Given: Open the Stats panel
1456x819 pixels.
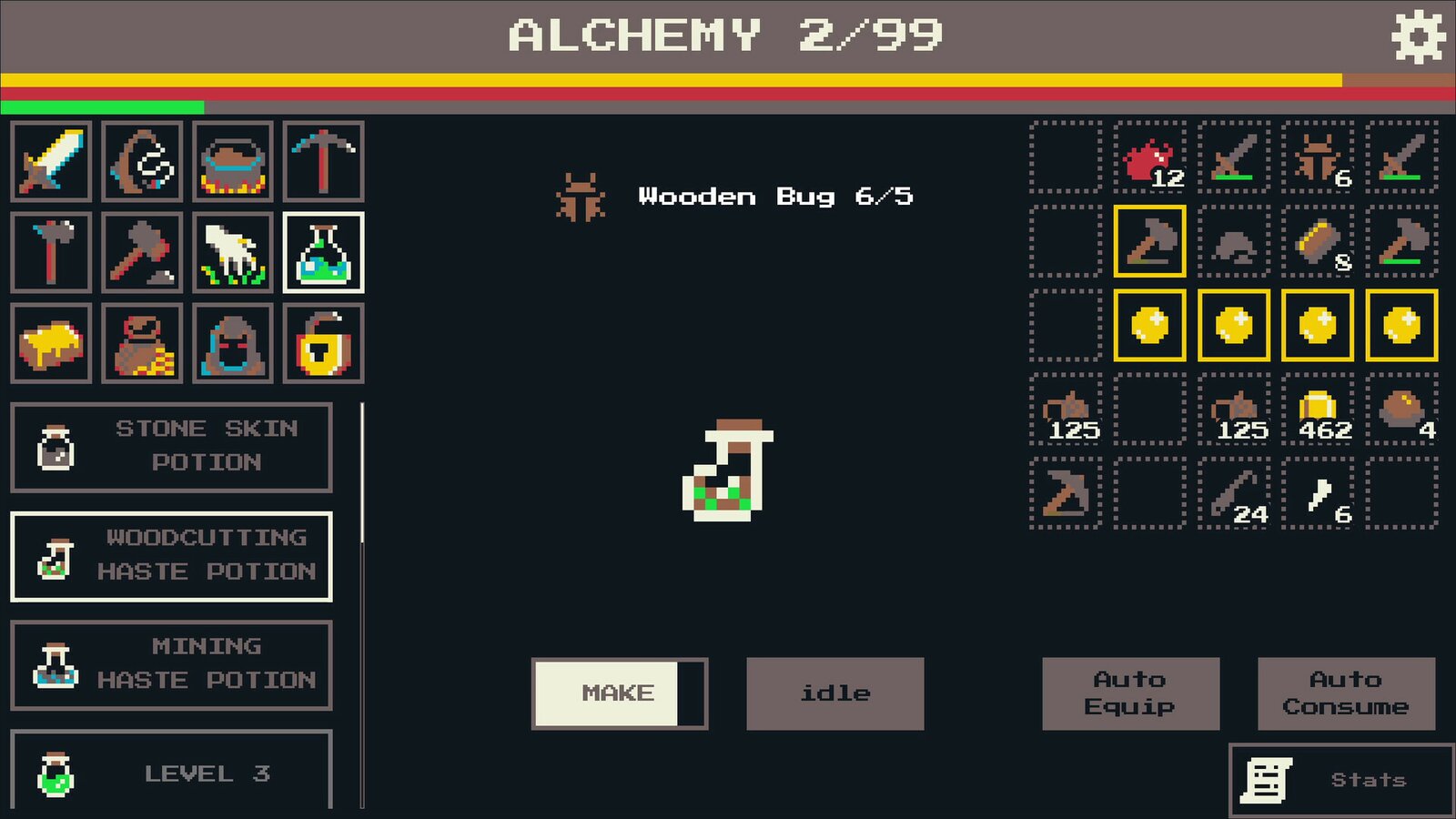Looking at the screenshot, I should 1341,780.
